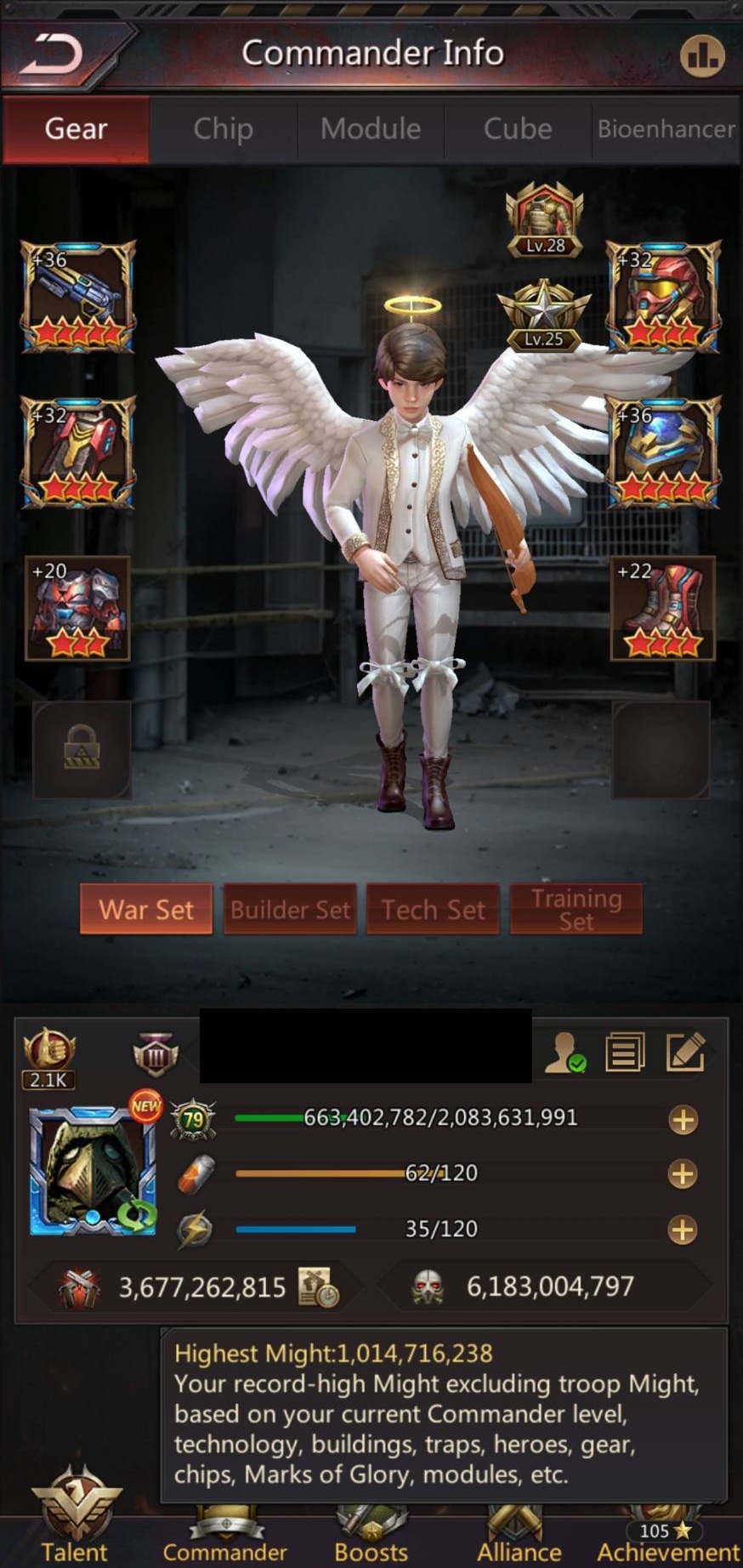Open the statistics chart icon
Image resolution: width=743 pixels, height=1568 pixels.
coord(701,56)
